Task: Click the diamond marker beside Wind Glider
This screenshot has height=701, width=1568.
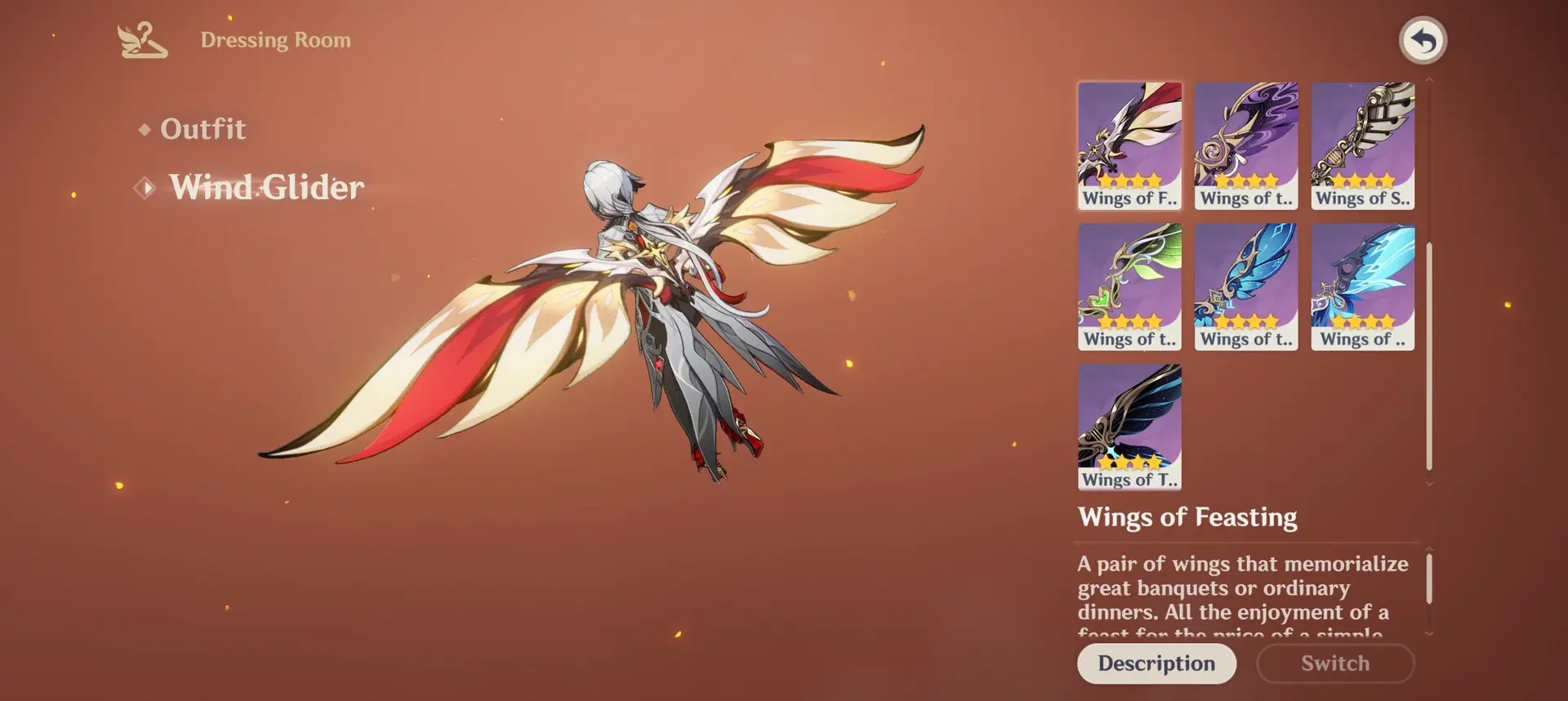Action: (x=144, y=187)
